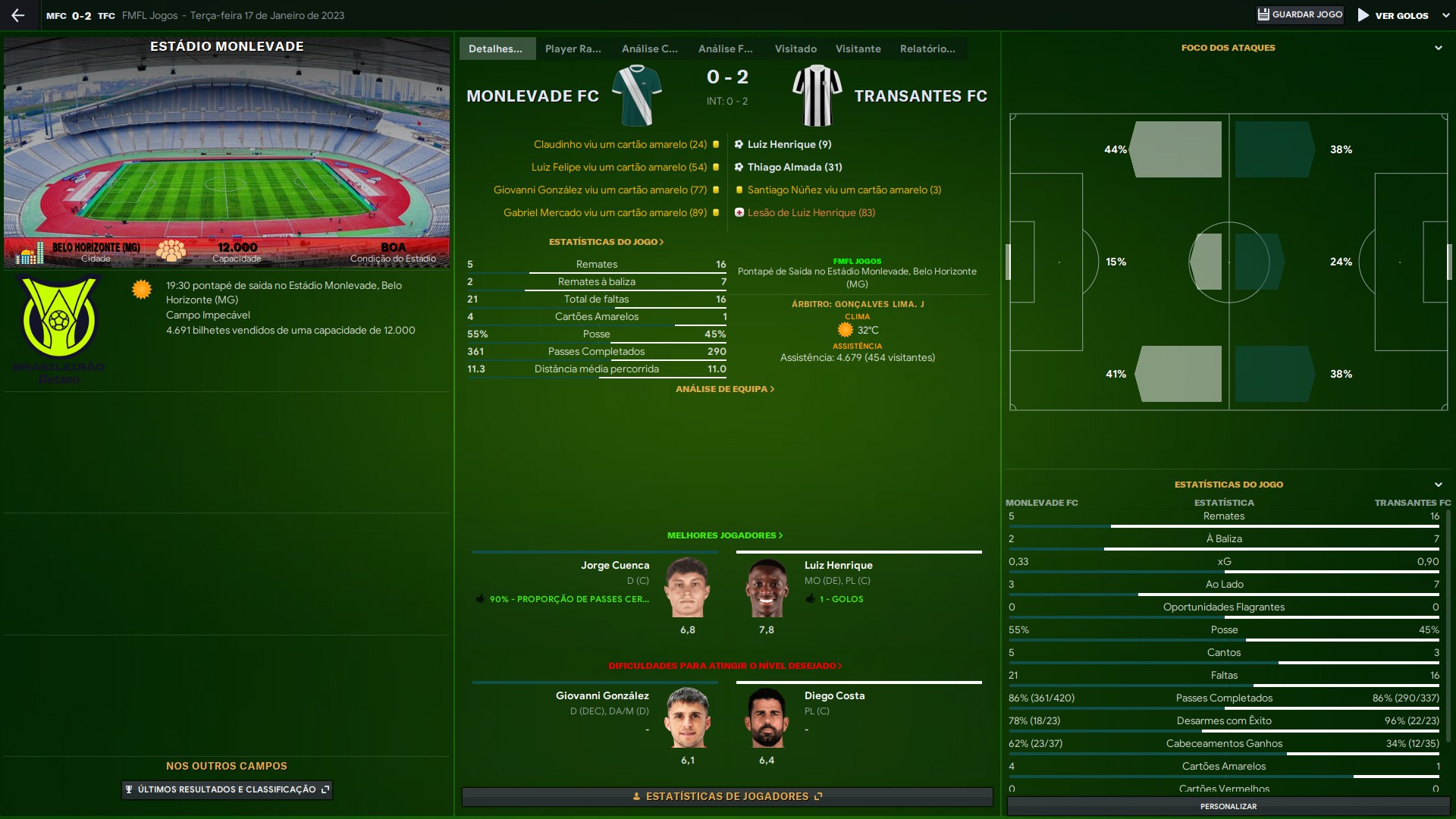Select Luiz Henrique's player portrait
The width and height of the screenshot is (1456, 819).
pyautogui.click(x=767, y=588)
